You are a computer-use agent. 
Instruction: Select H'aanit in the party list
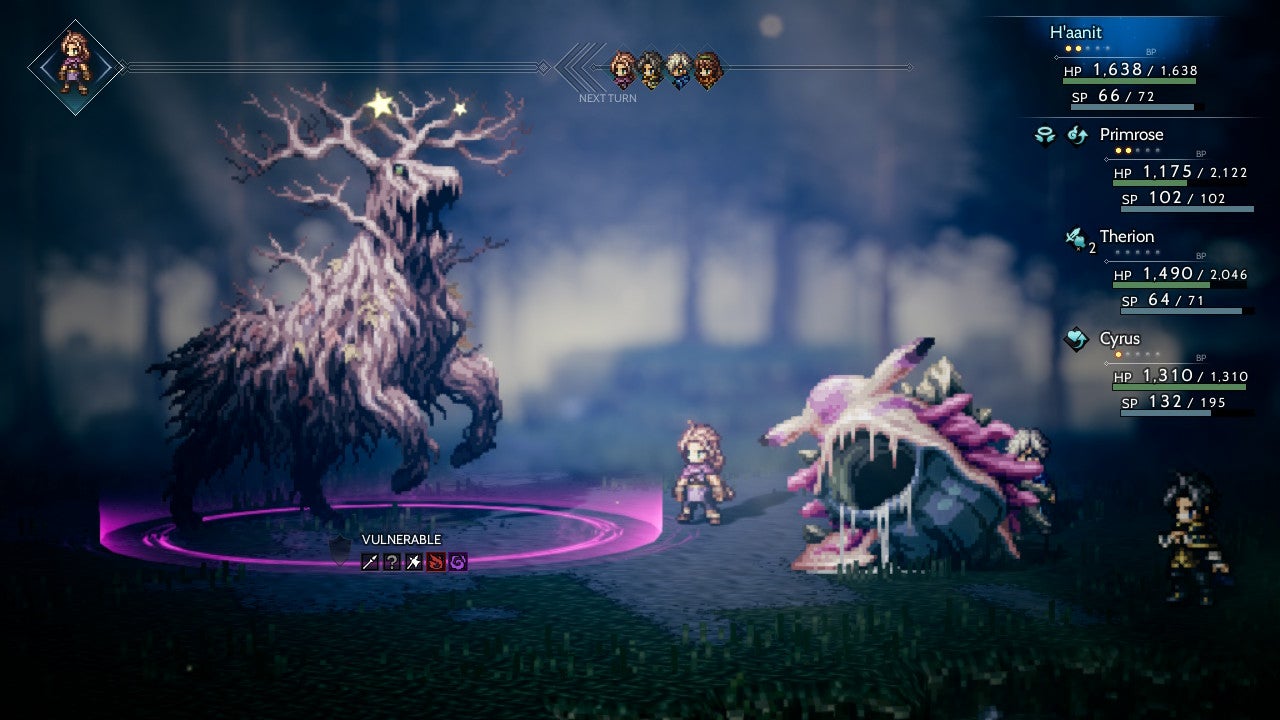tap(1075, 33)
